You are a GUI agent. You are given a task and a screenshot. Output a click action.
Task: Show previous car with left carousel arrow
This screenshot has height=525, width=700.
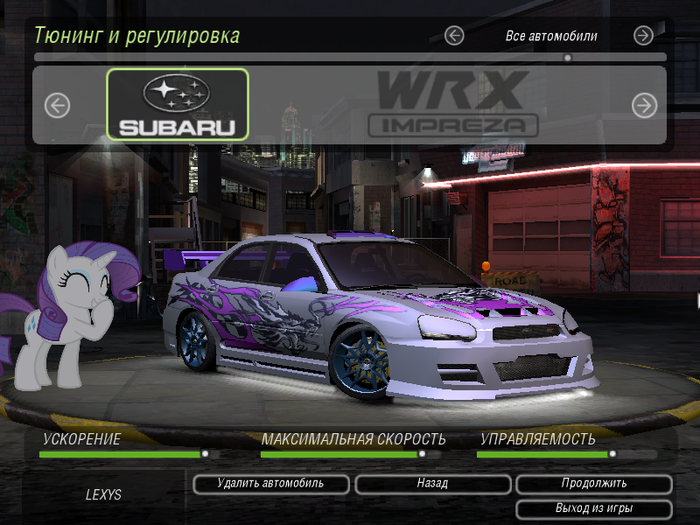pyautogui.click(x=57, y=105)
